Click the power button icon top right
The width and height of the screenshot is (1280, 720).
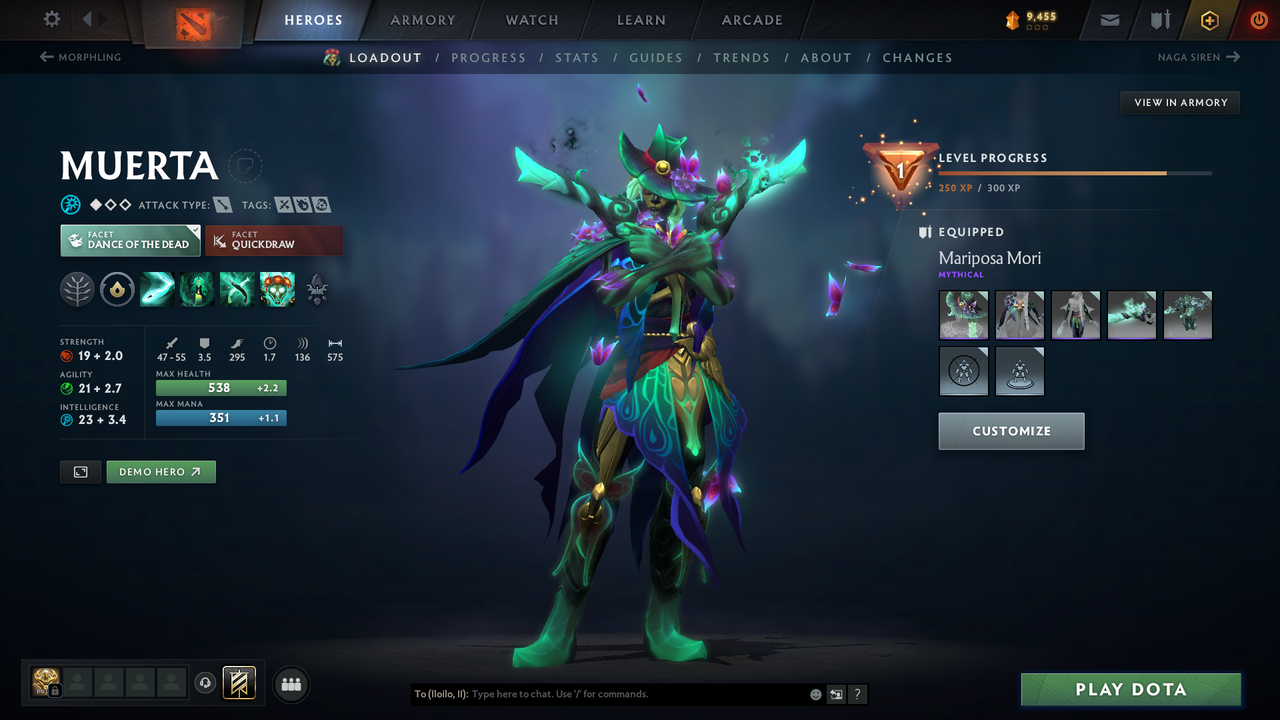tap(1258, 20)
